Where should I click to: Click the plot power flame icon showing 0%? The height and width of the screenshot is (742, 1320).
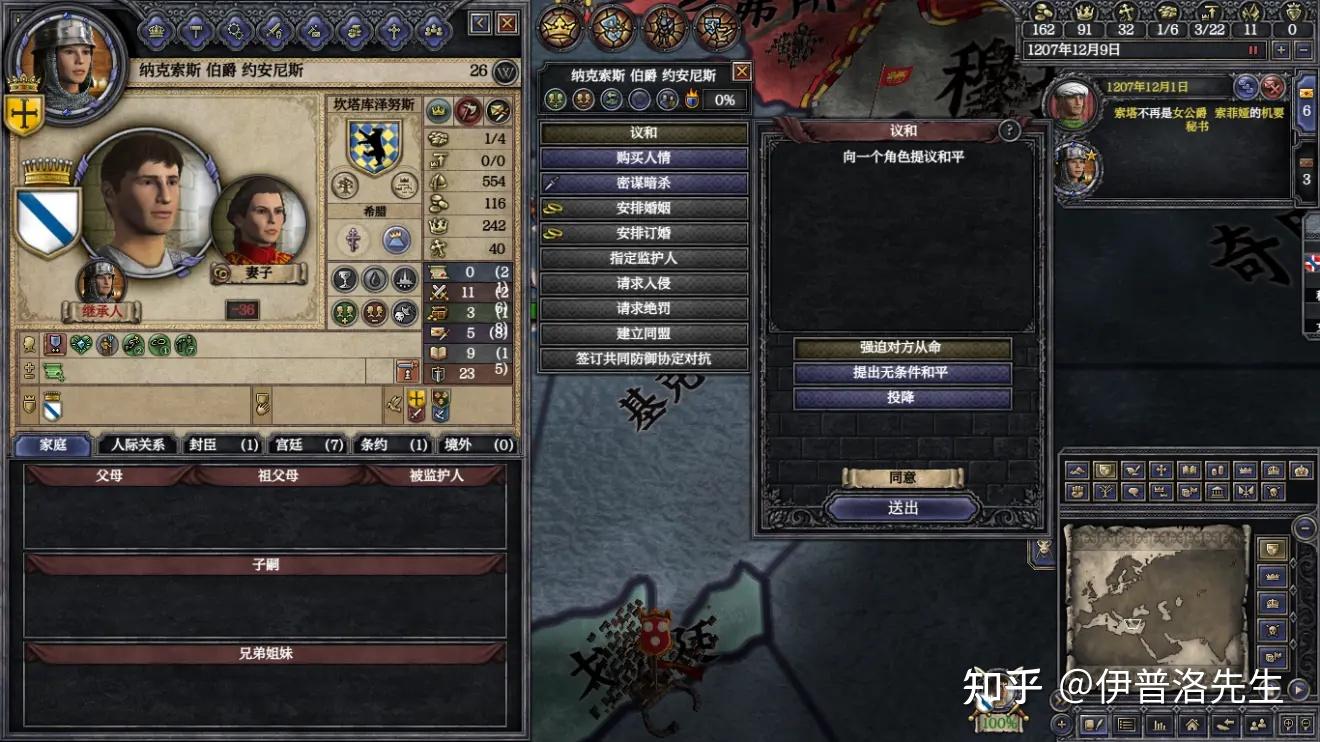coord(692,98)
